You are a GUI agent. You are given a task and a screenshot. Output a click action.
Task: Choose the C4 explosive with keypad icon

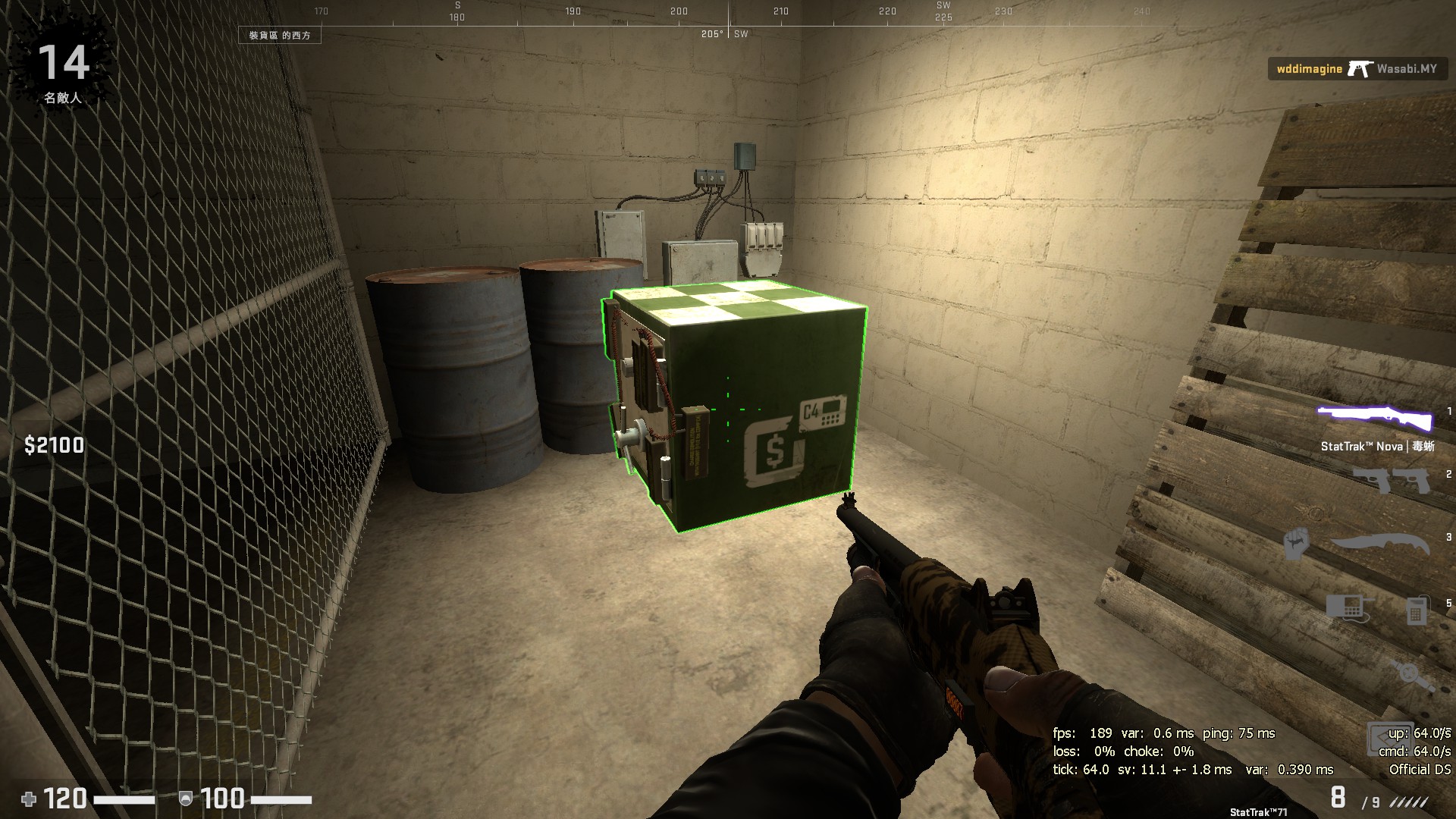click(1347, 607)
